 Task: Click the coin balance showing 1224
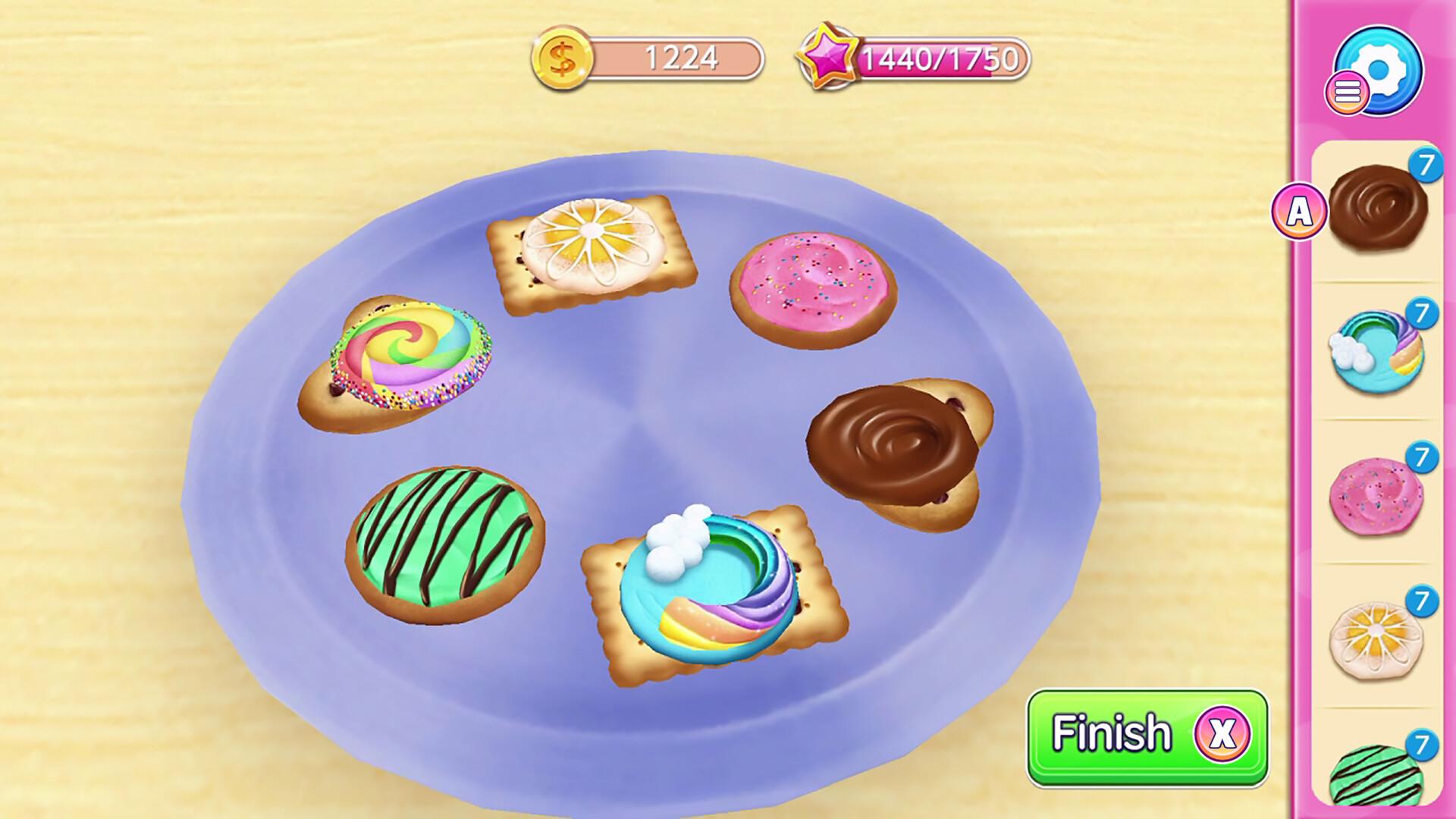pos(679,57)
